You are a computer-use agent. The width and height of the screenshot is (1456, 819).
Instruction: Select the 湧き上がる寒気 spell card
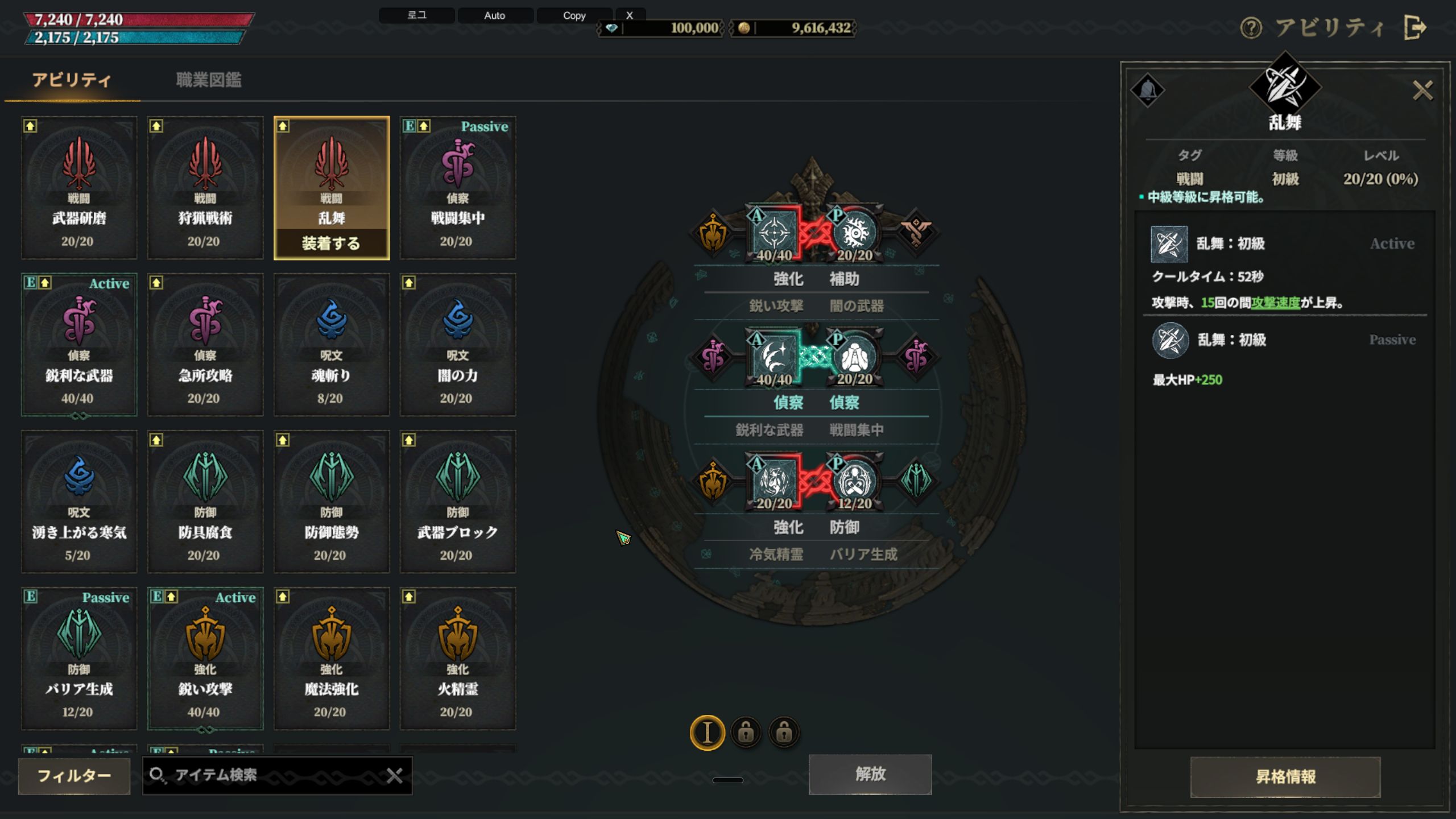(79, 502)
